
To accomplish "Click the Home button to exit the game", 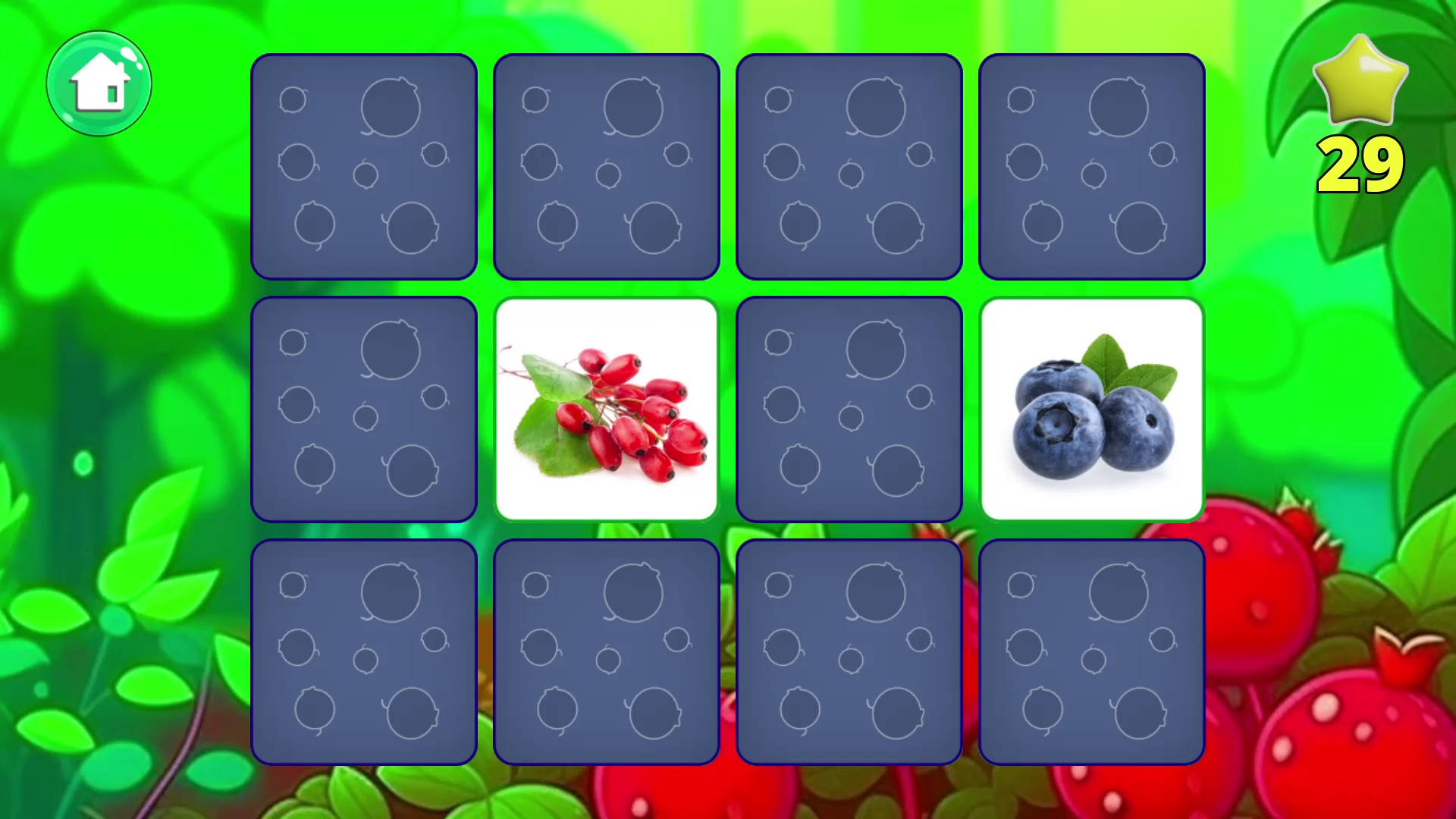I will [101, 85].
